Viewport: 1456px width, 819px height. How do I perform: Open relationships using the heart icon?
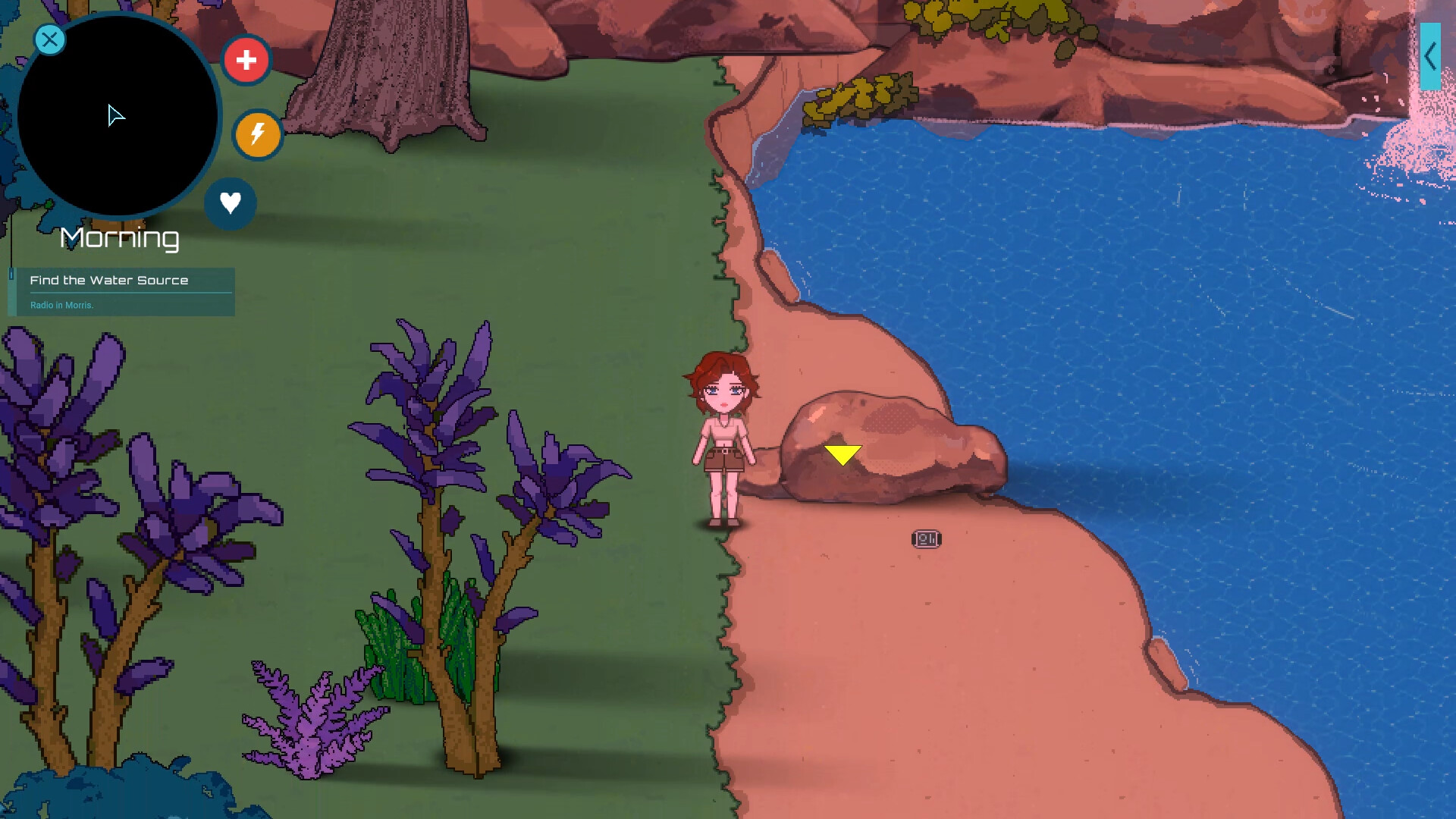click(231, 202)
